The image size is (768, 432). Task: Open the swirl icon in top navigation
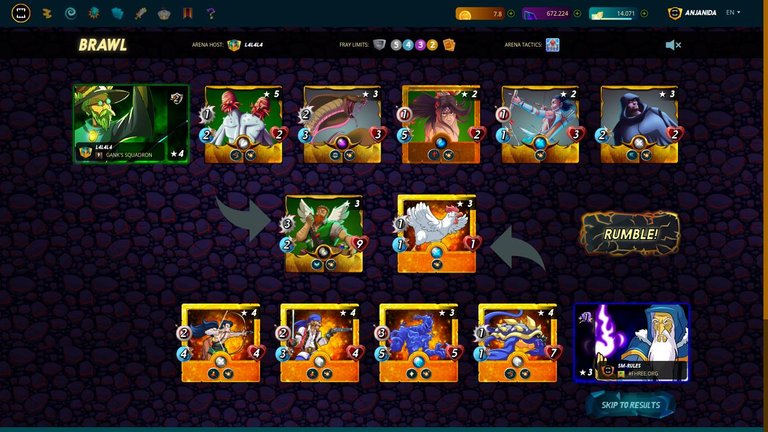[71, 13]
